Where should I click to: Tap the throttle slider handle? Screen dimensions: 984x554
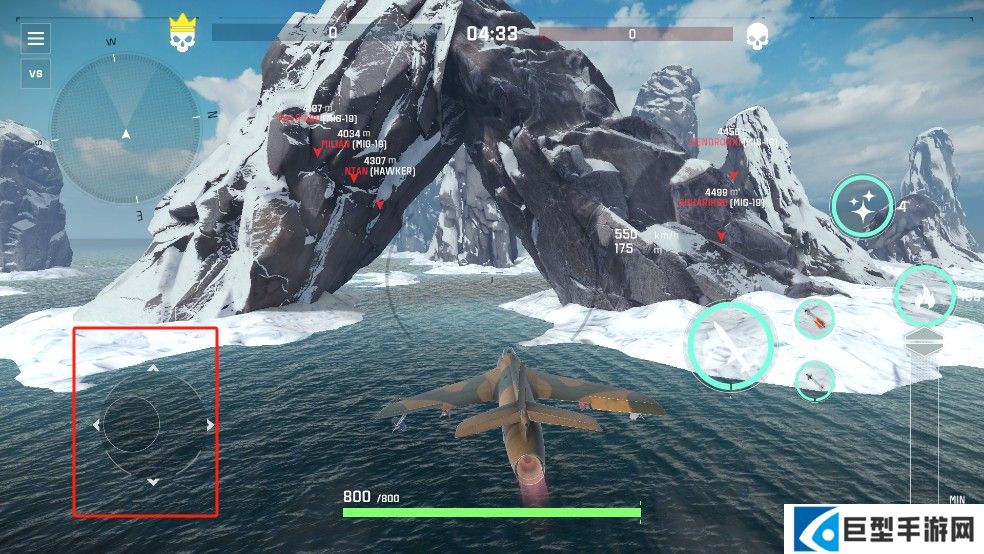(x=923, y=343)
